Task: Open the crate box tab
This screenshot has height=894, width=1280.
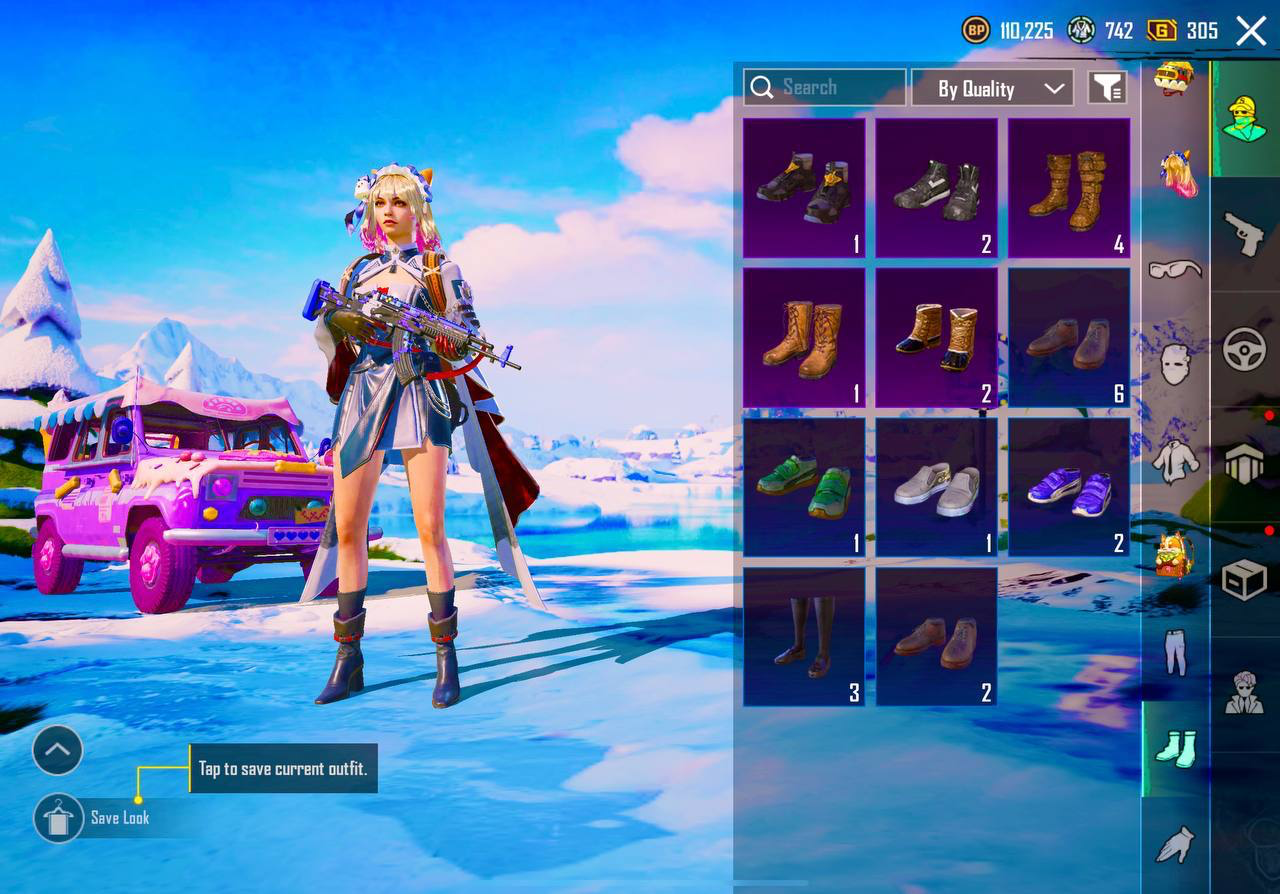Action: 1245,579
